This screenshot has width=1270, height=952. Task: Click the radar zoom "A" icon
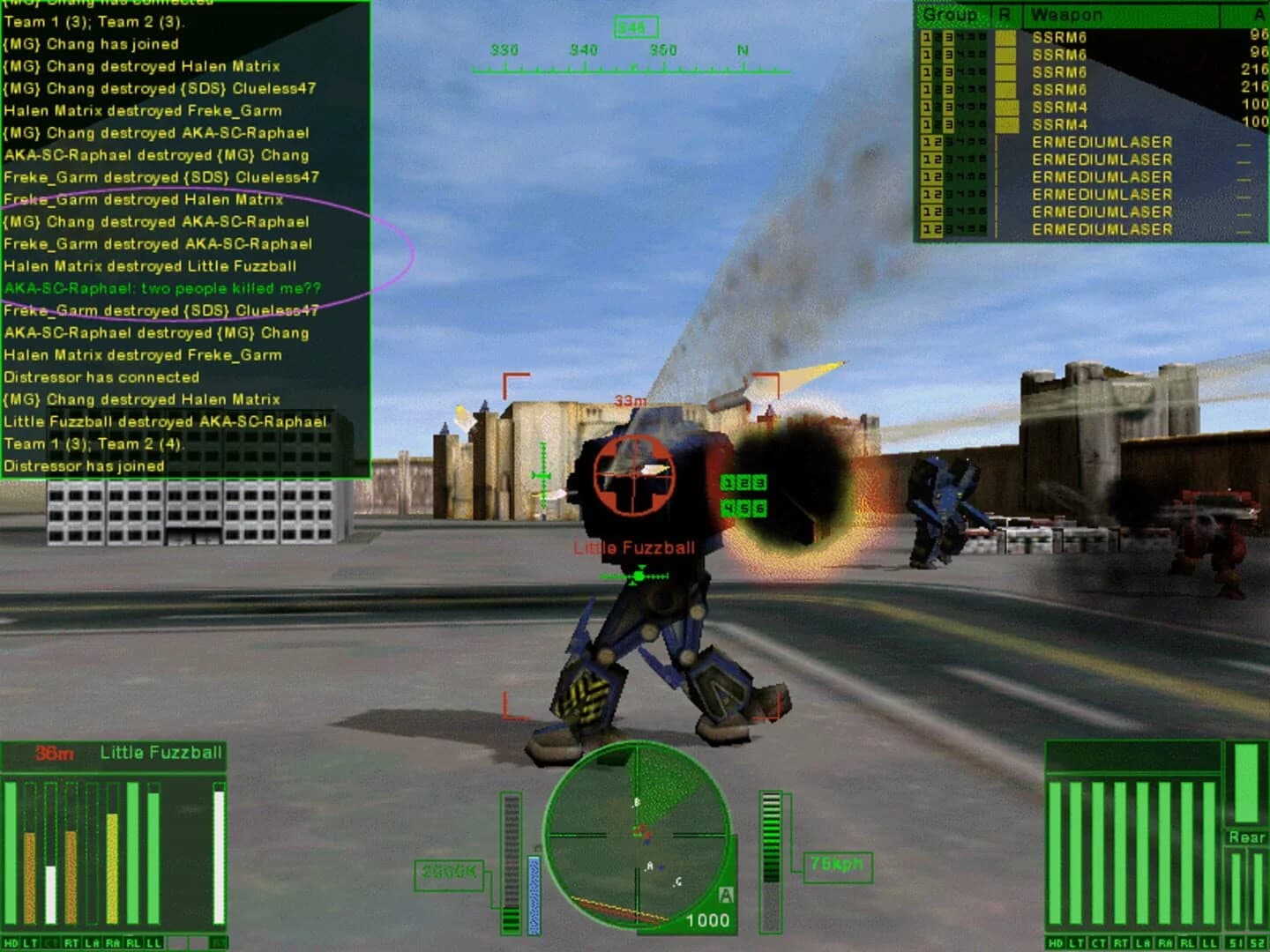pos(727,895)
